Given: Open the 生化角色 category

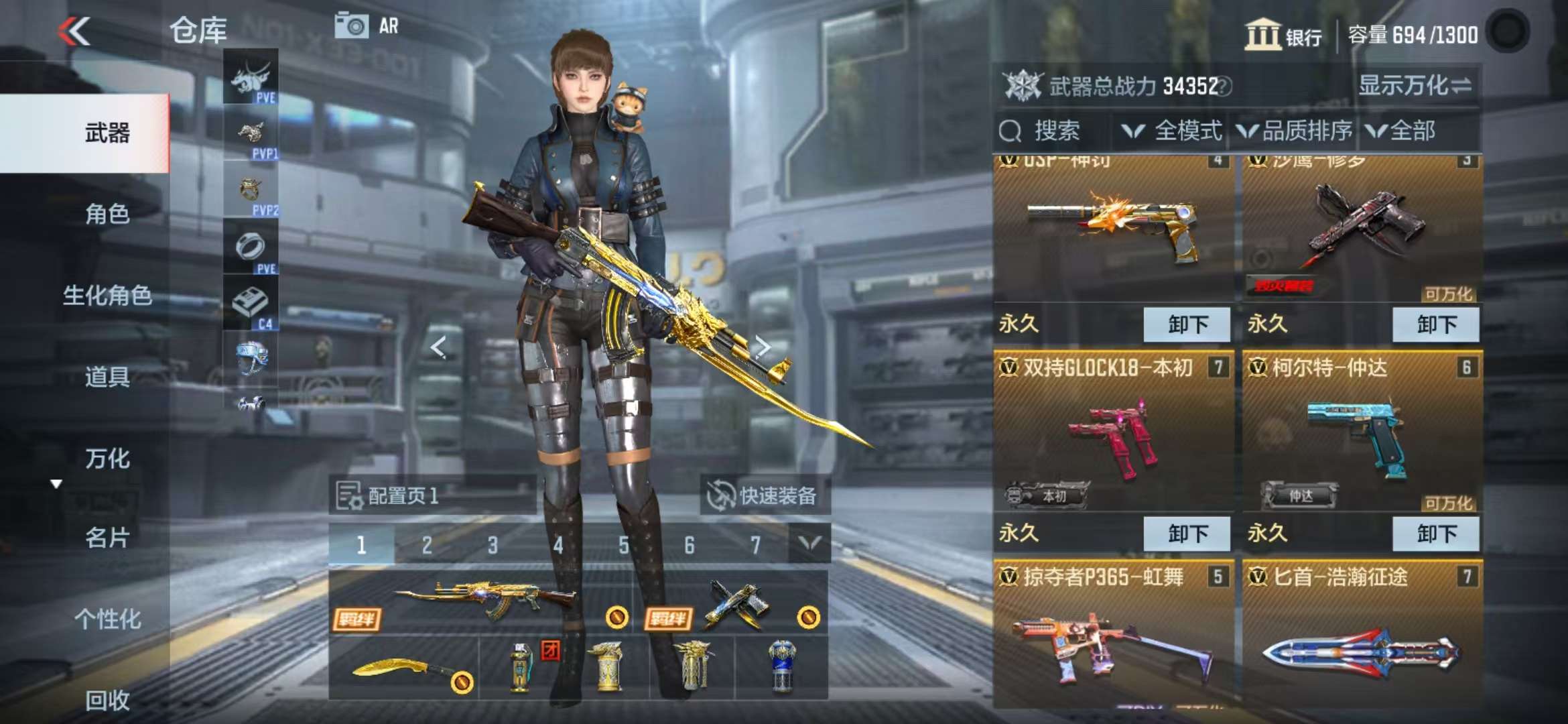Looking at the screenshot, I should pos(107,295).
